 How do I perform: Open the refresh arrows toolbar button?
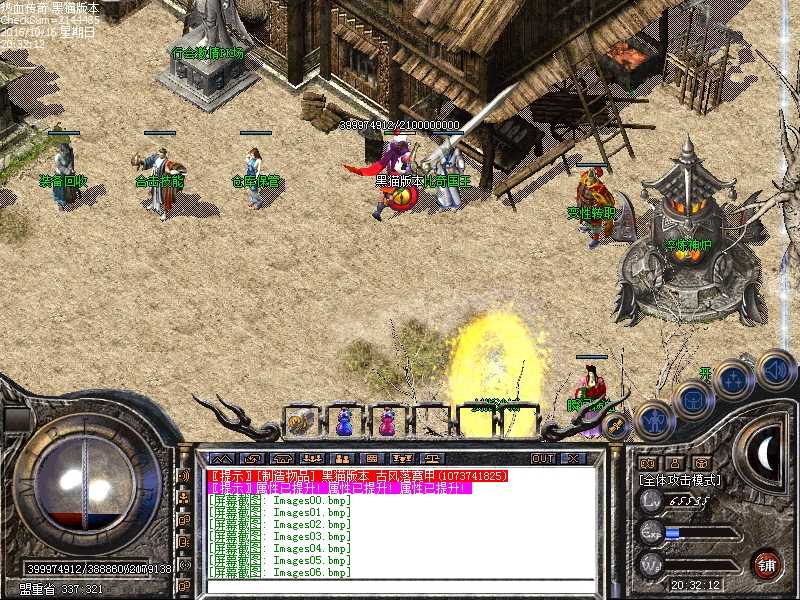pos(254,458)
